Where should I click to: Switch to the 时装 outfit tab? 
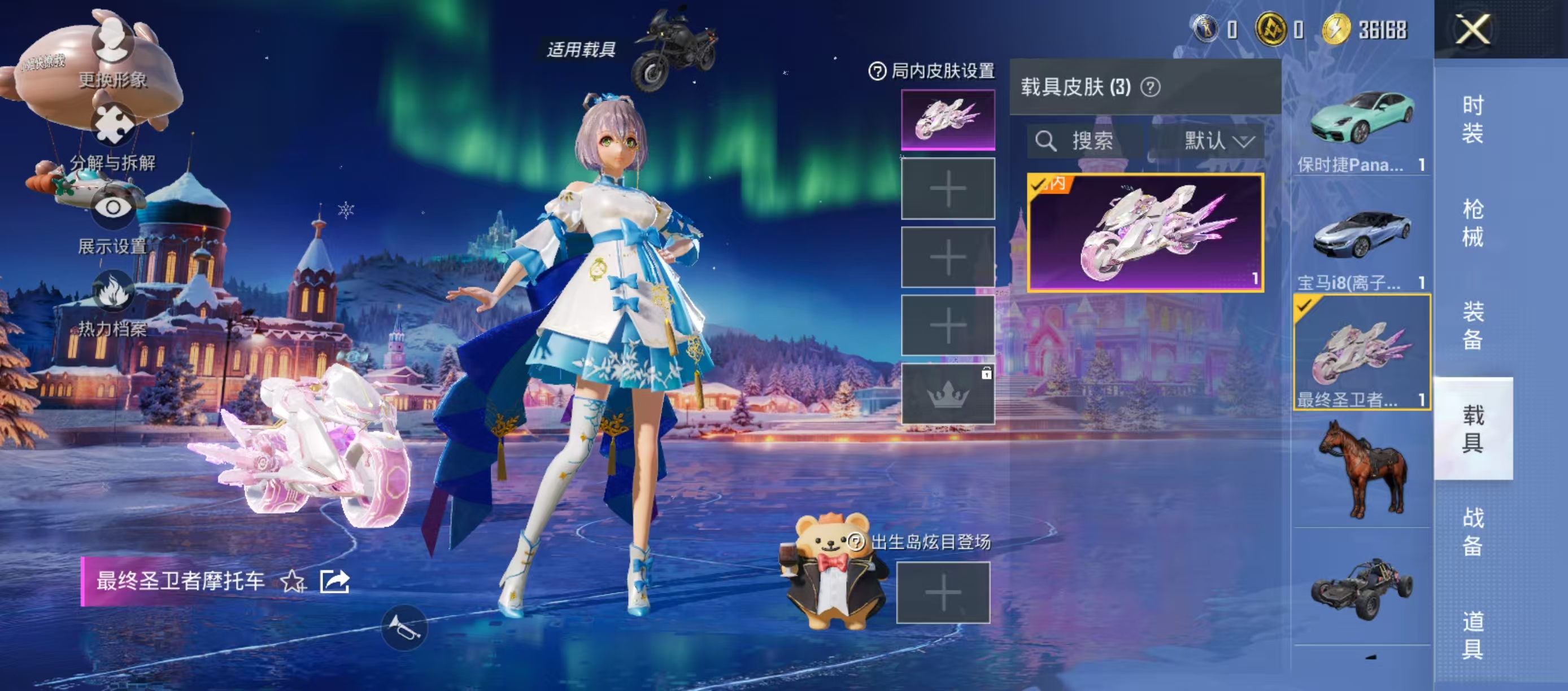[1473, 119]
